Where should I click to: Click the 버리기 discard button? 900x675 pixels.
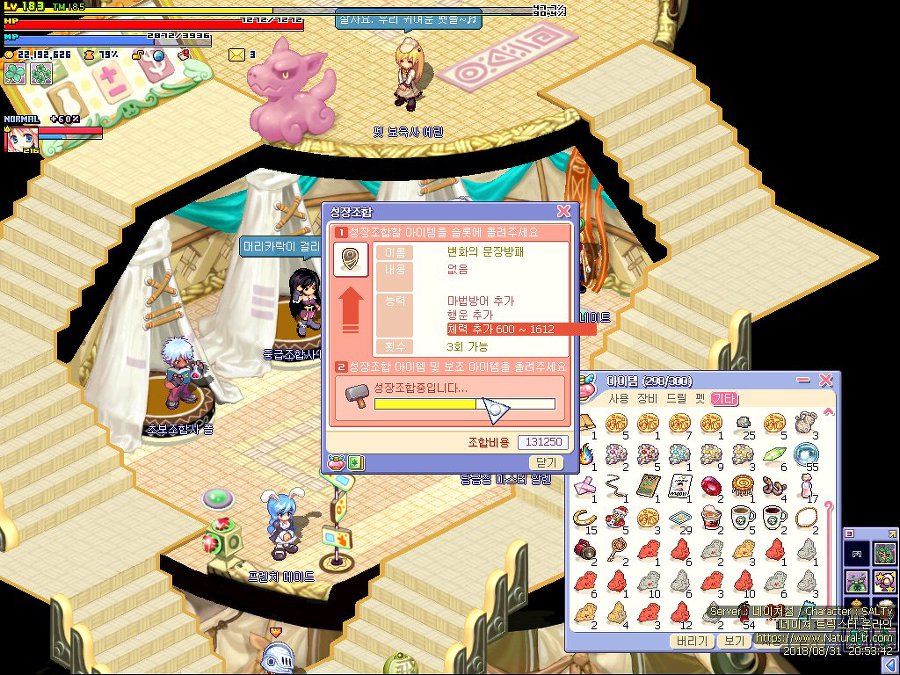coord(692,641)
